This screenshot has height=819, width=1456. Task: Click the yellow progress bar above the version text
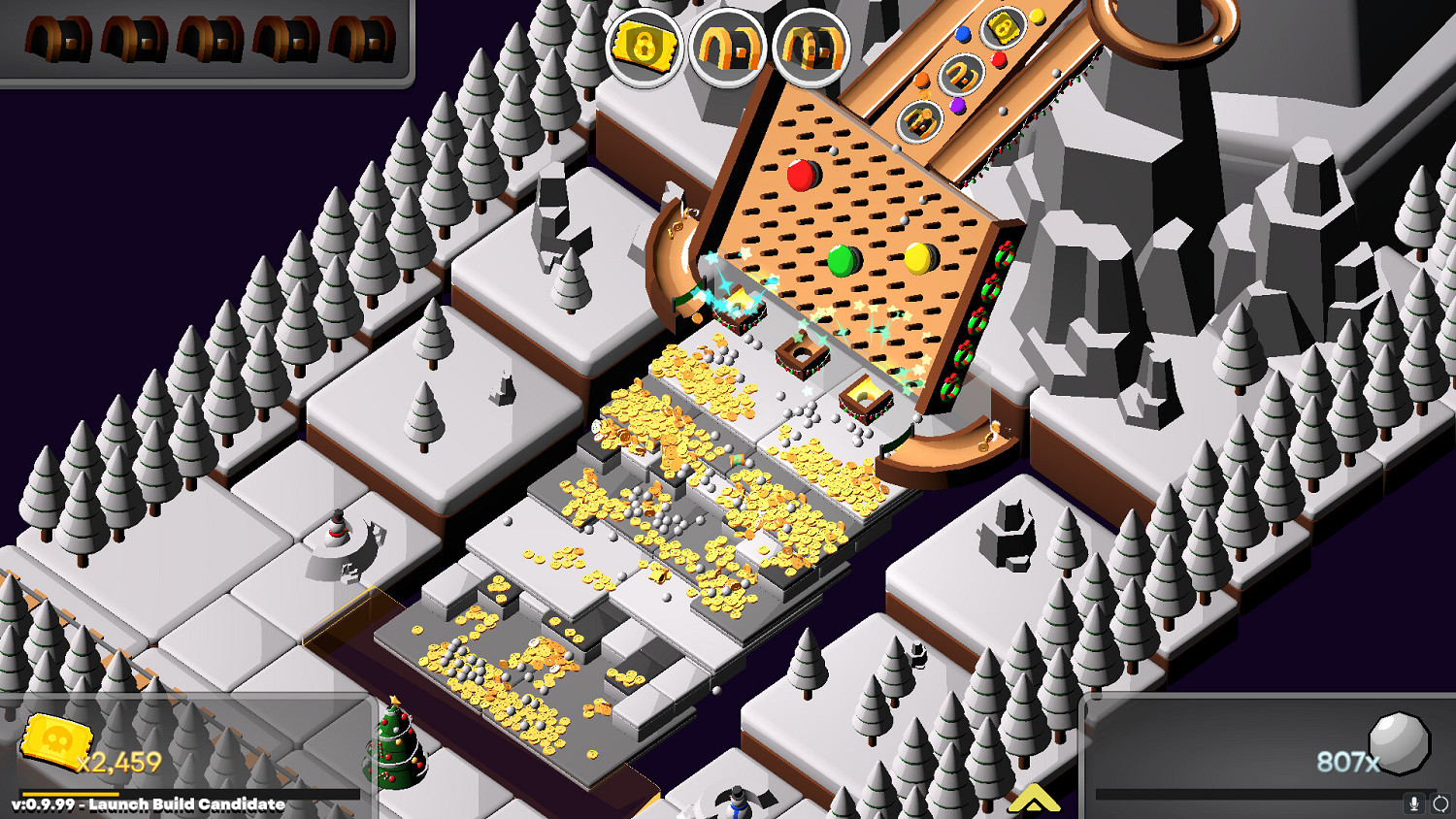click(73, 794)
